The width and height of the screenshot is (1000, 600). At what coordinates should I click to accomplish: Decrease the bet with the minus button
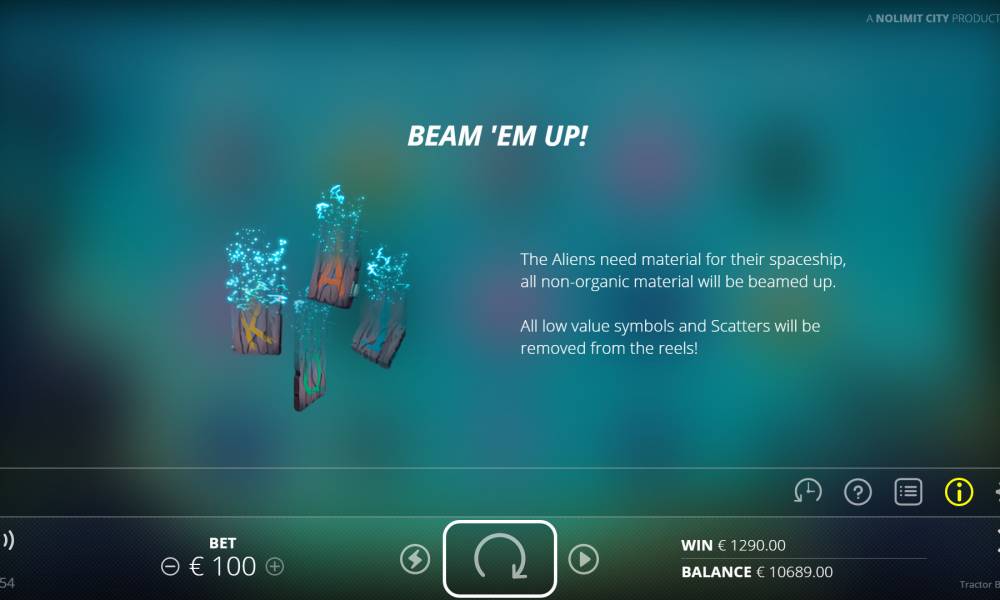(x=170, y=567)
